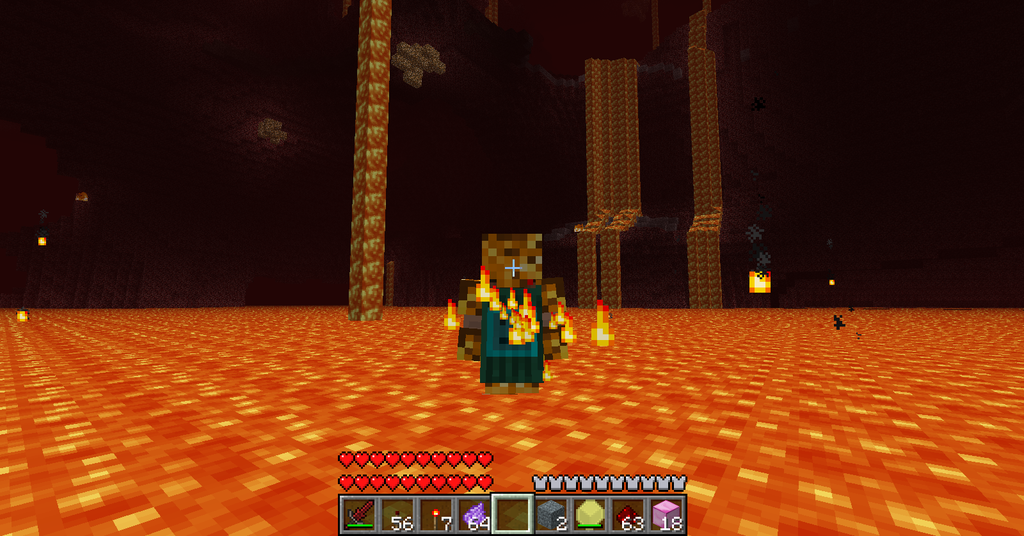The height and width of the screenshot is (536, 1024).
Task: Choose the torch stack of 7
Action: pos(435,515)
